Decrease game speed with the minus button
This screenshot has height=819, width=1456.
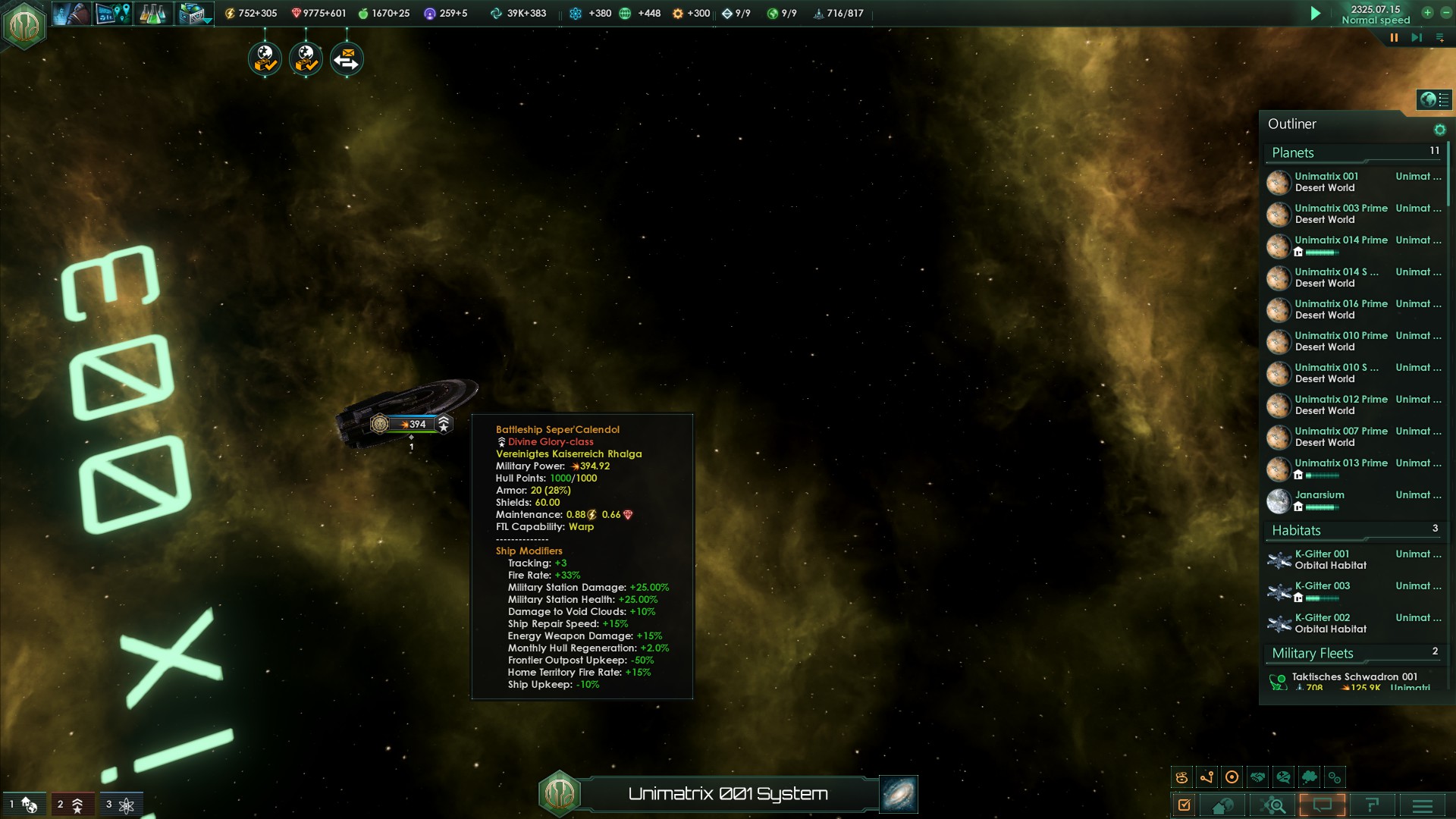pos(1446,12)
